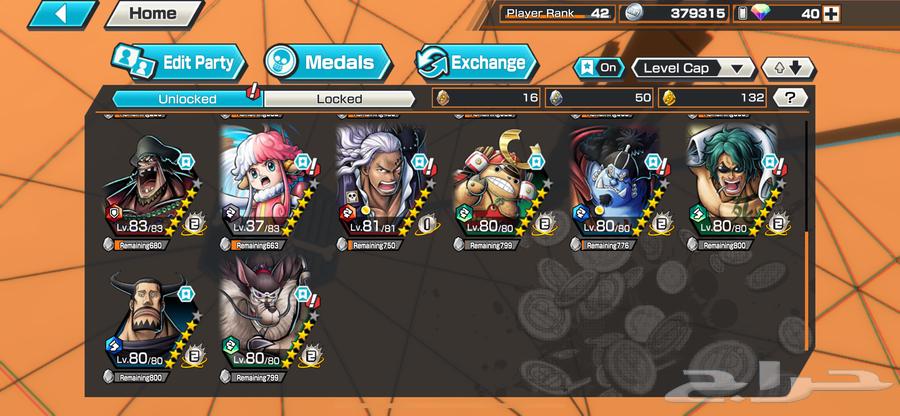Open Edit Party
Viewport: 900px width, 416px height.
point(178,62)
